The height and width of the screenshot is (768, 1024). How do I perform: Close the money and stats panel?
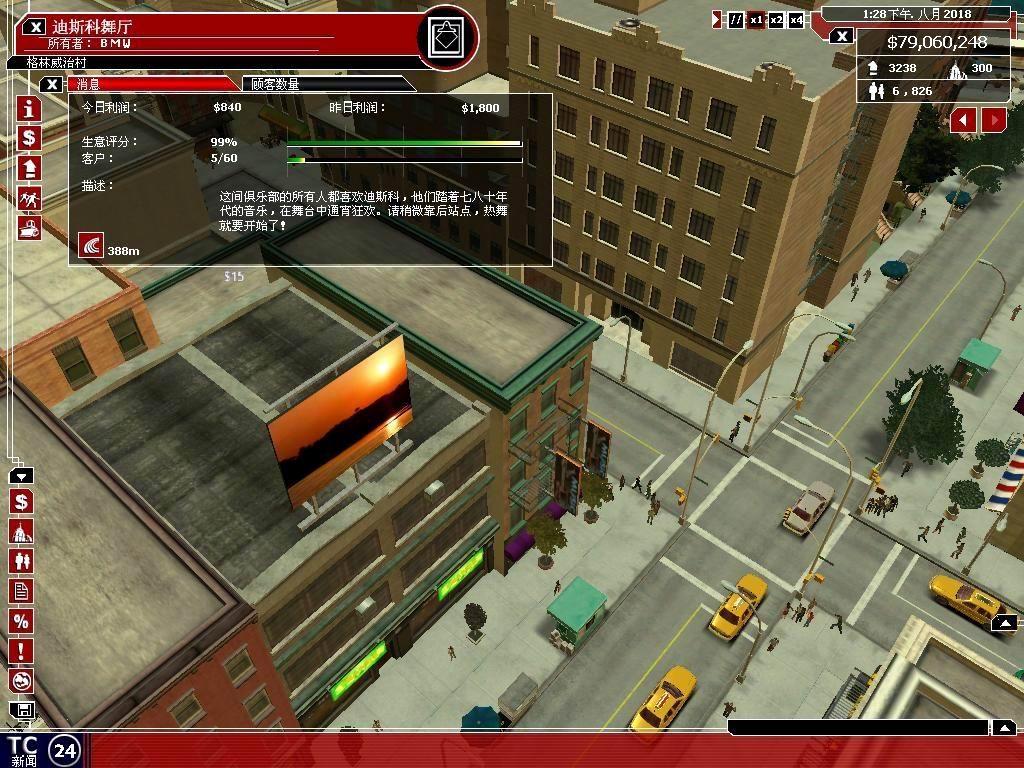pos(842,37)
